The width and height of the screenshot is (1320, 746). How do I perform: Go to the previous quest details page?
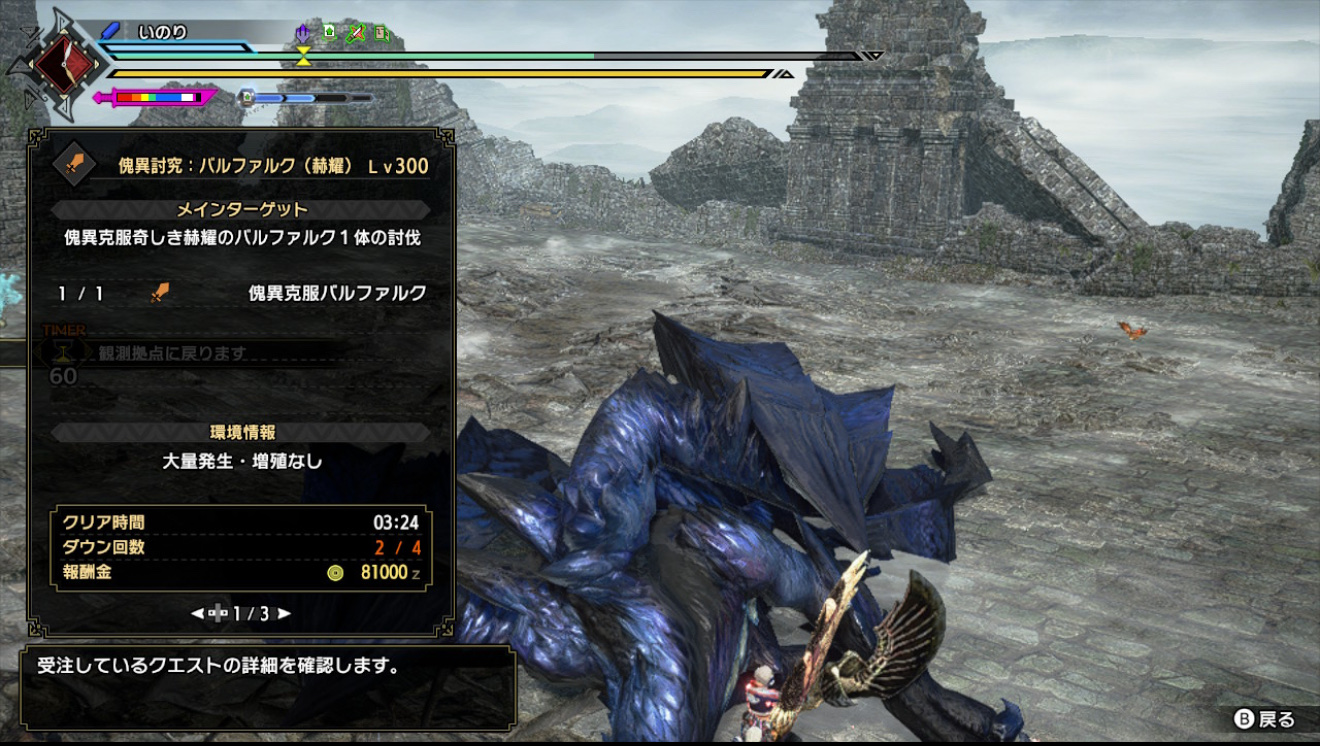197,614
